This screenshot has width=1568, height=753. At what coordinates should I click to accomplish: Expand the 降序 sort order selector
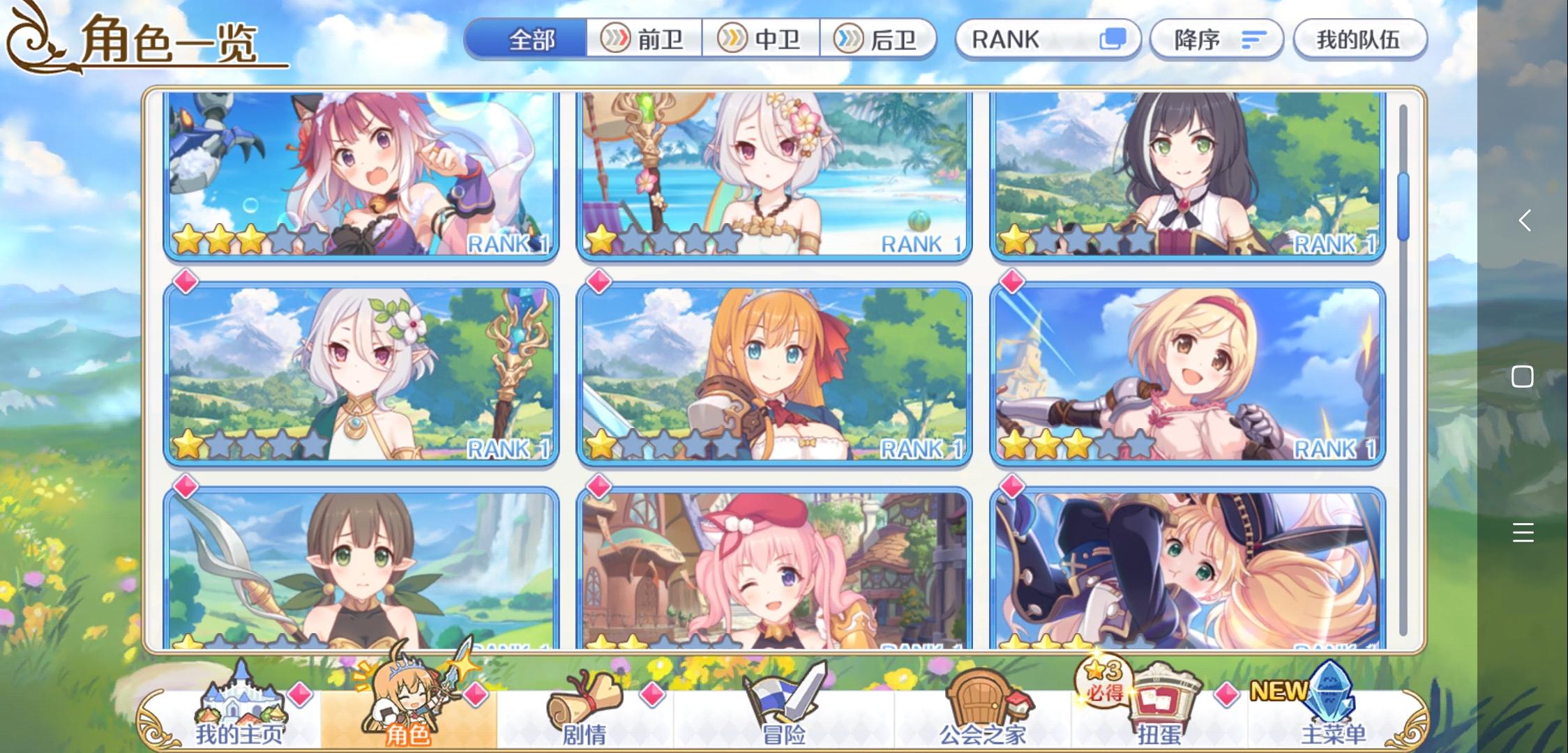tap(1216, 39)
